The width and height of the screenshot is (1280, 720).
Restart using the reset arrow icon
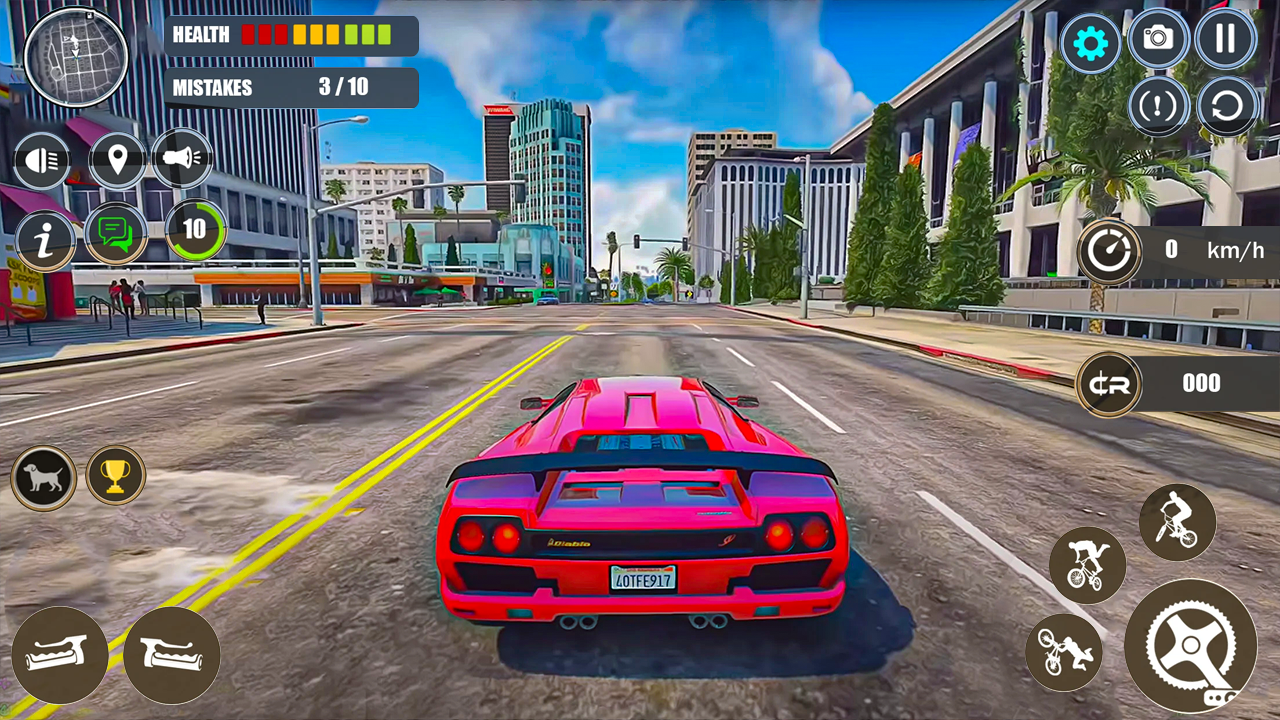[1226, 106]
